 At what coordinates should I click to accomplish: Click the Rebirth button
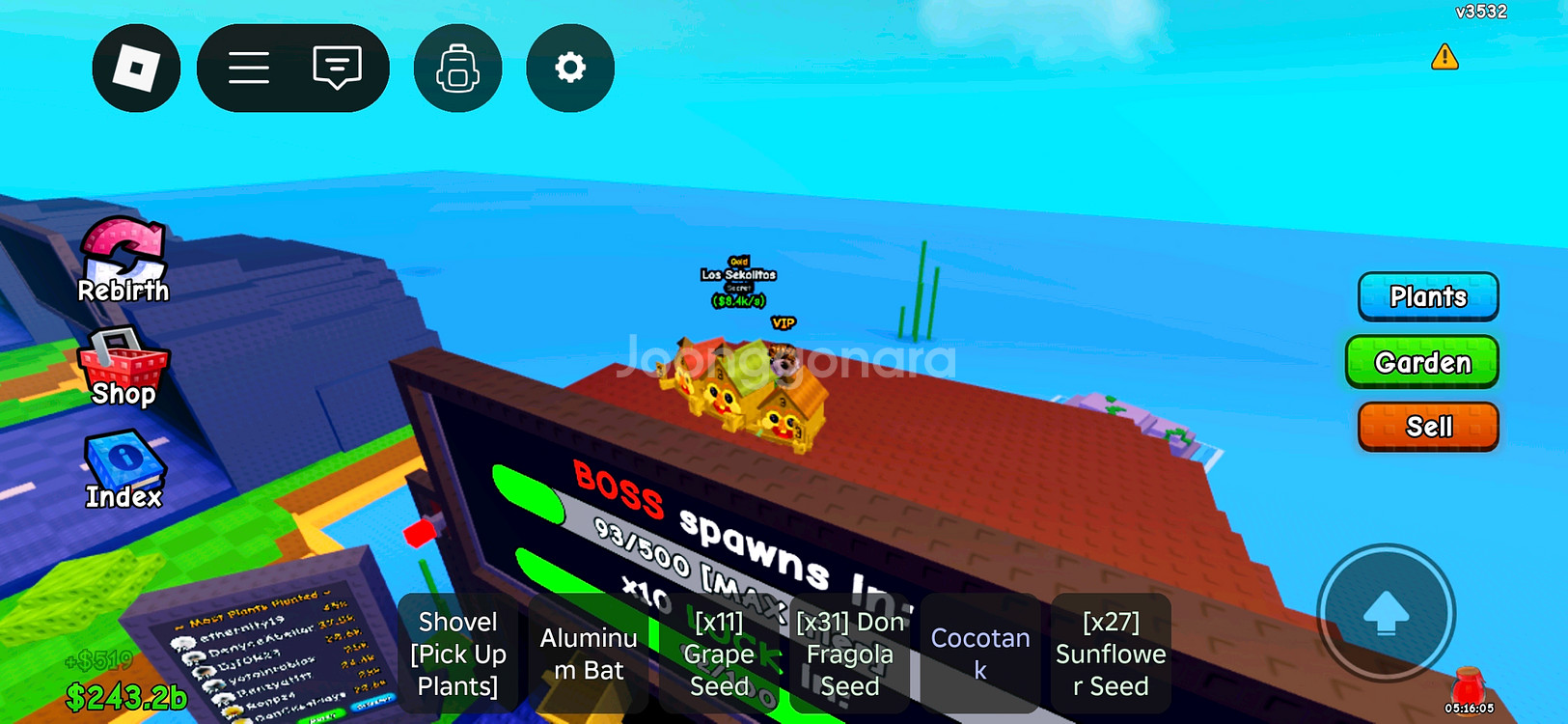123,261
